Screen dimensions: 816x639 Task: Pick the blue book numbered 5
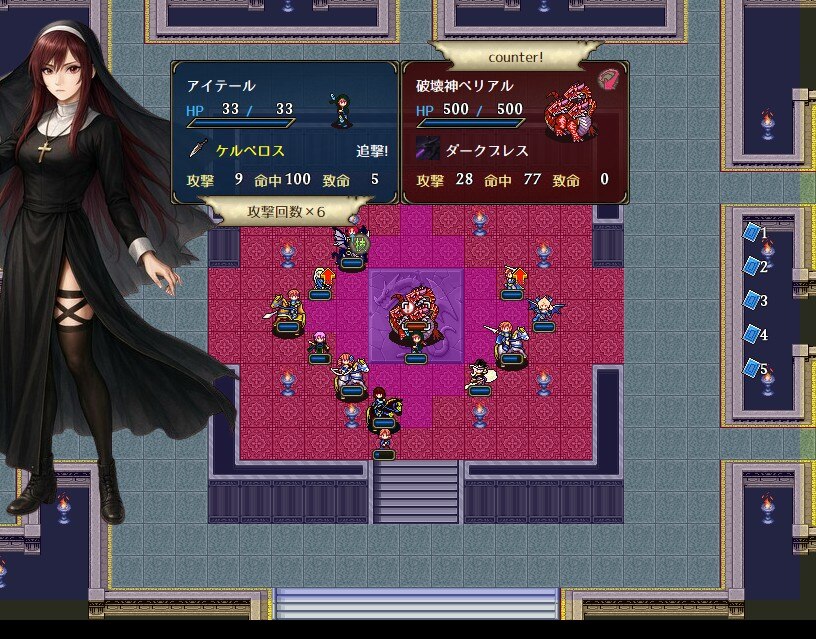751,369
